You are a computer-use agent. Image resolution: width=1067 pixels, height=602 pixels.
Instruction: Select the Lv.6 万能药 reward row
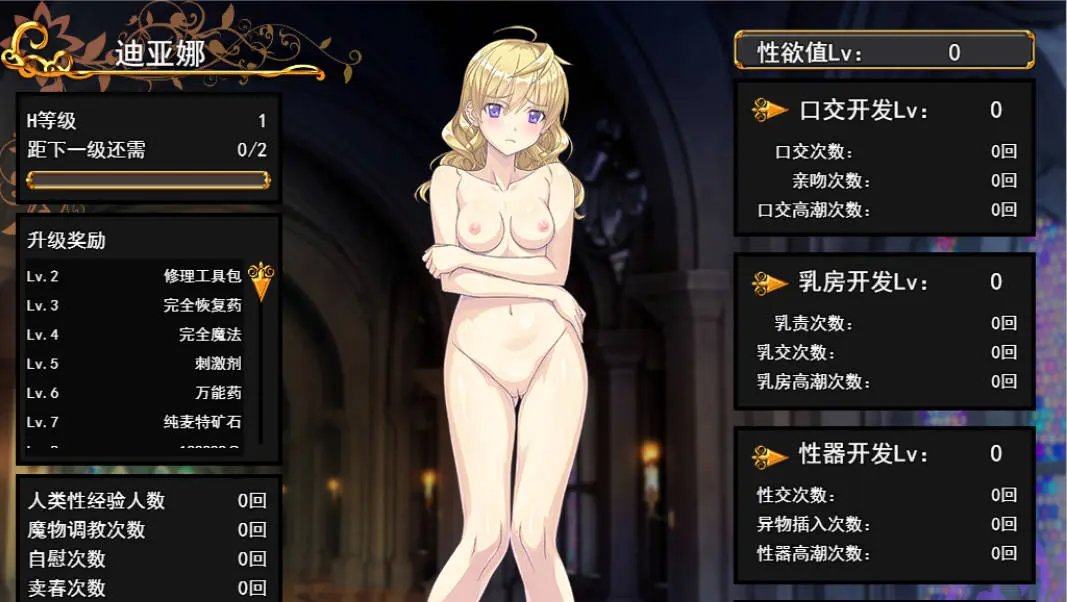point(134,393)
